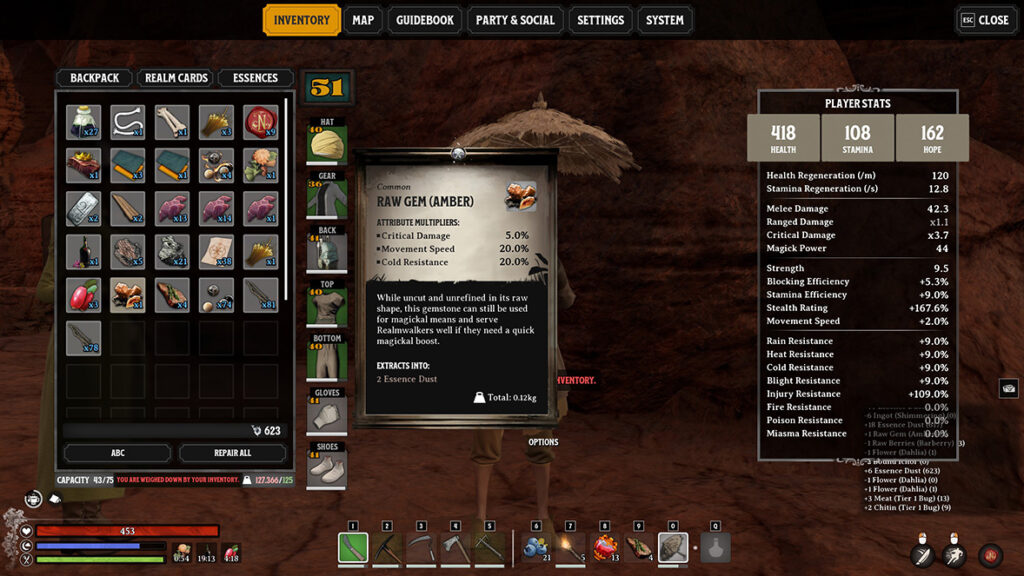The width and height of the screenshot is (1024, 576).
Task: Select the equipped Hat slot
Action: tap(327, 142)
